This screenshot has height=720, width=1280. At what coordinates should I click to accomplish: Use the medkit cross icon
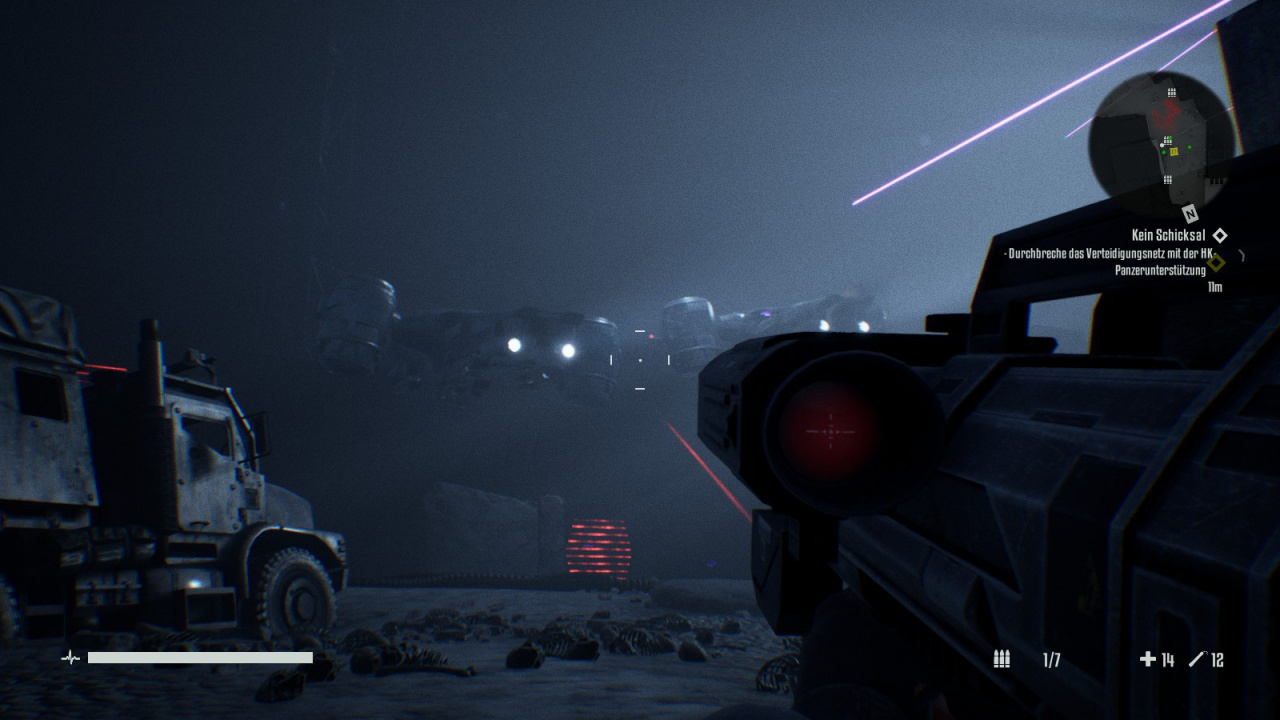(x=1148, y=659)
